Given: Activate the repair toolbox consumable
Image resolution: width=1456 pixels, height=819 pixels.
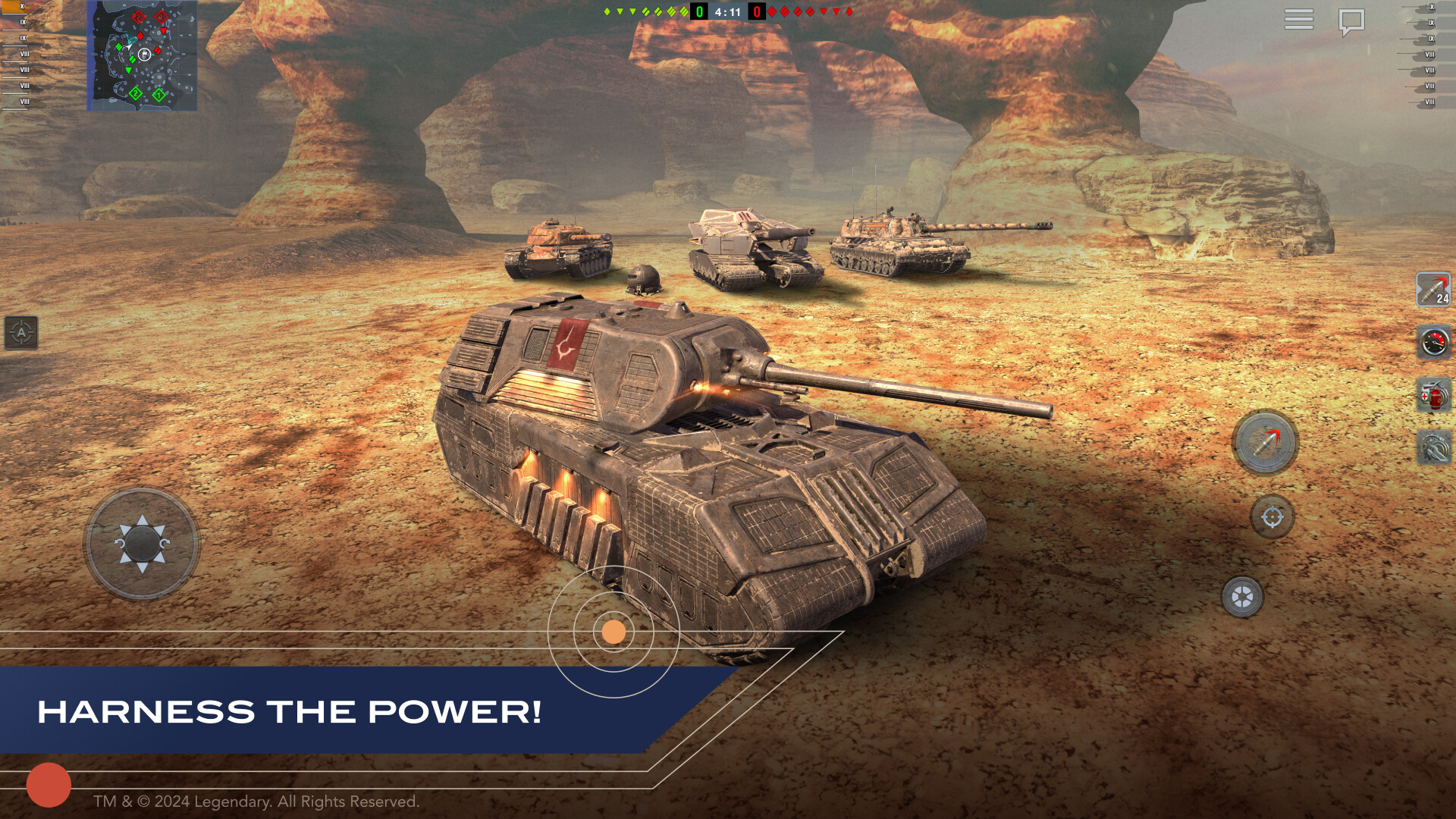Looking at the screenshot, I should click(1436, 446).
